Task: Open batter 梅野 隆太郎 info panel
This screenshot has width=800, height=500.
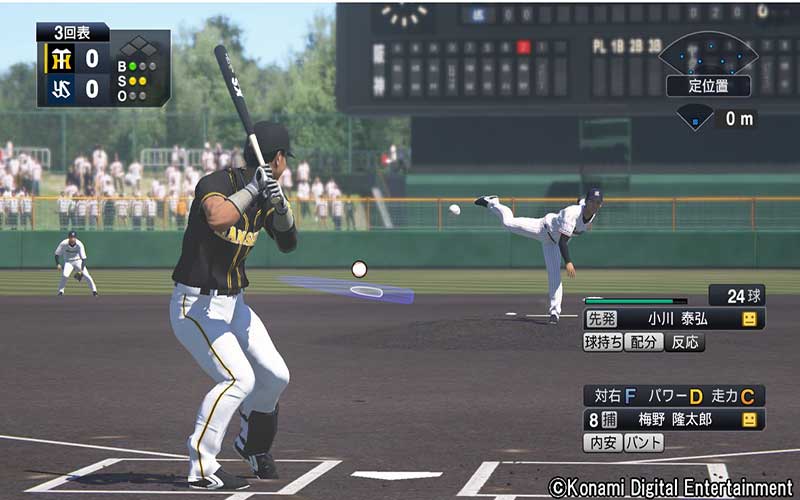Action: coord(674,420)
